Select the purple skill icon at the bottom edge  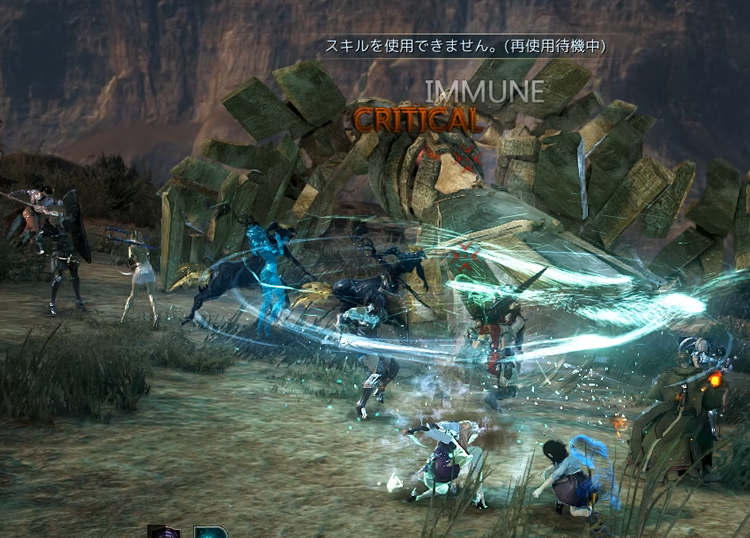pos(162,532)
